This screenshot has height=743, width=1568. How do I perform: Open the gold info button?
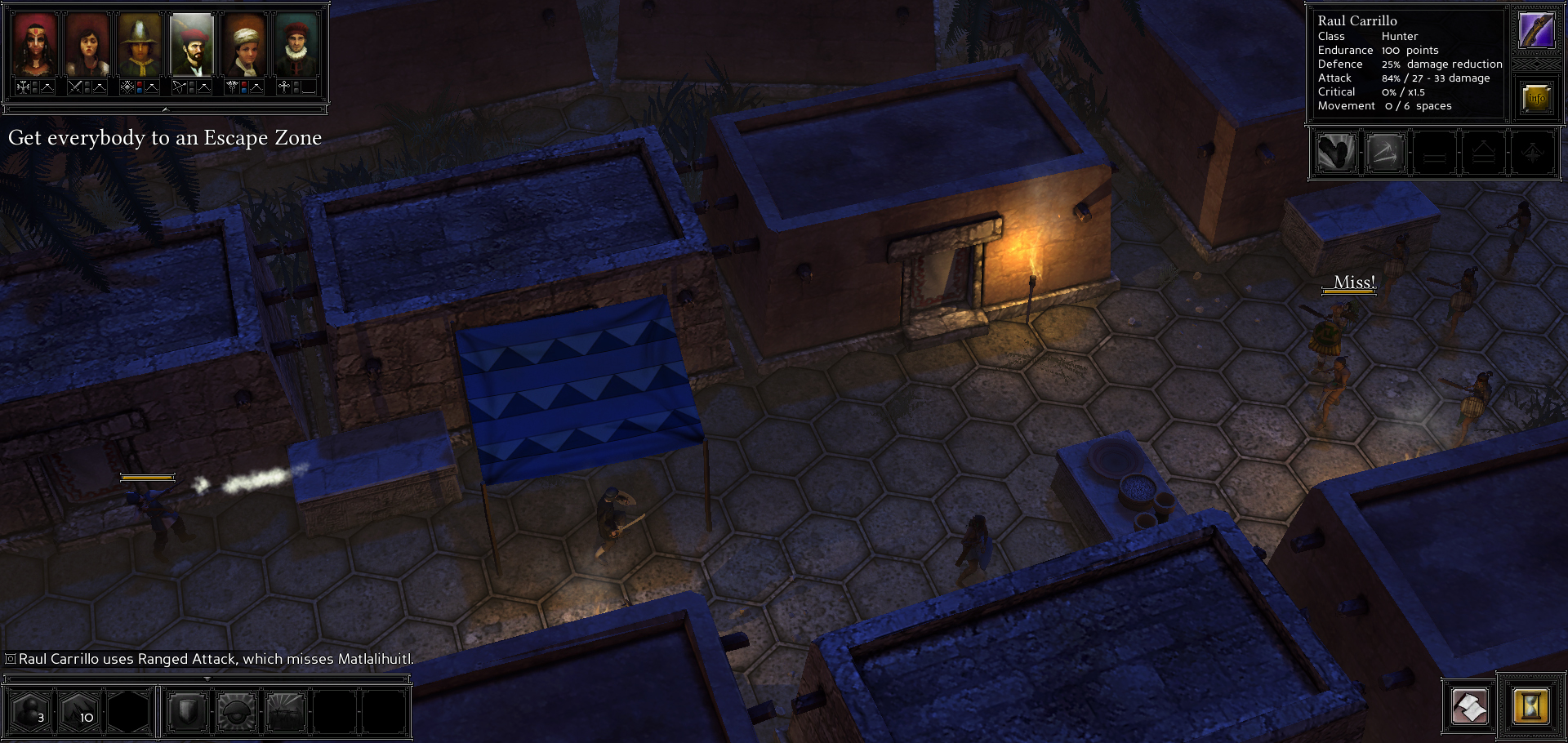click(x=1536, y=98)
